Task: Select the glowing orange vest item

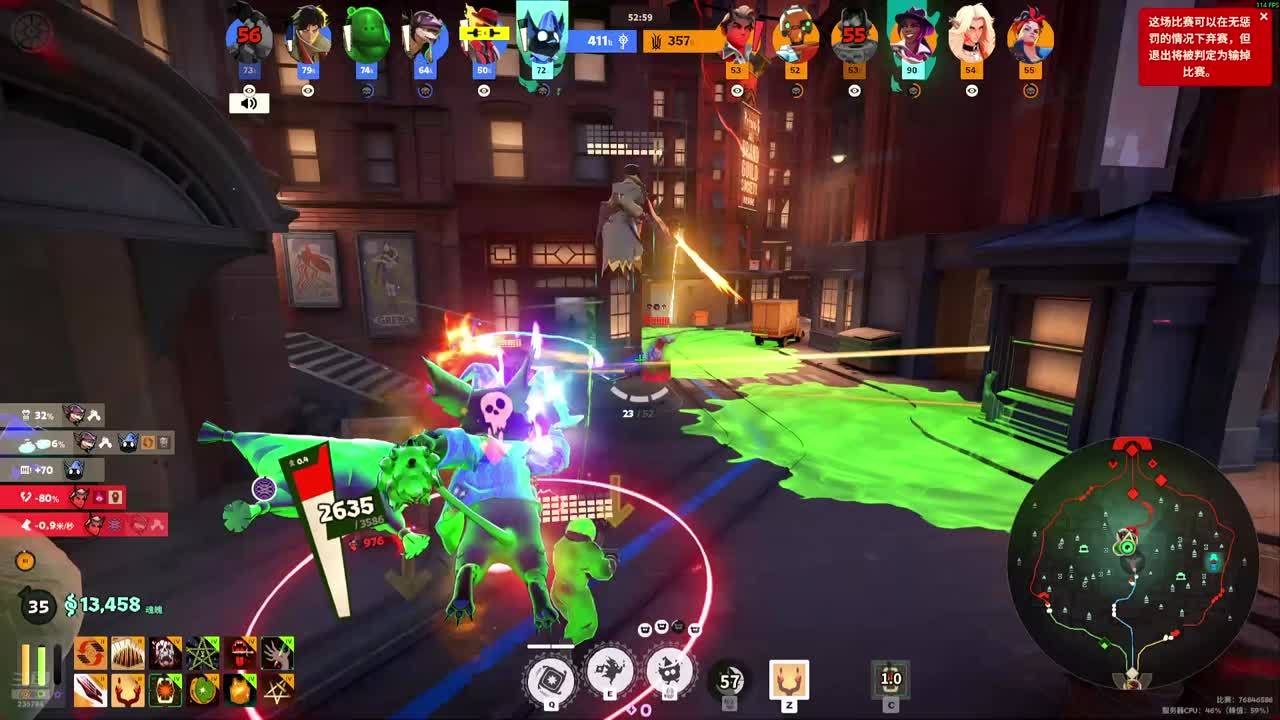Action: 240,690
